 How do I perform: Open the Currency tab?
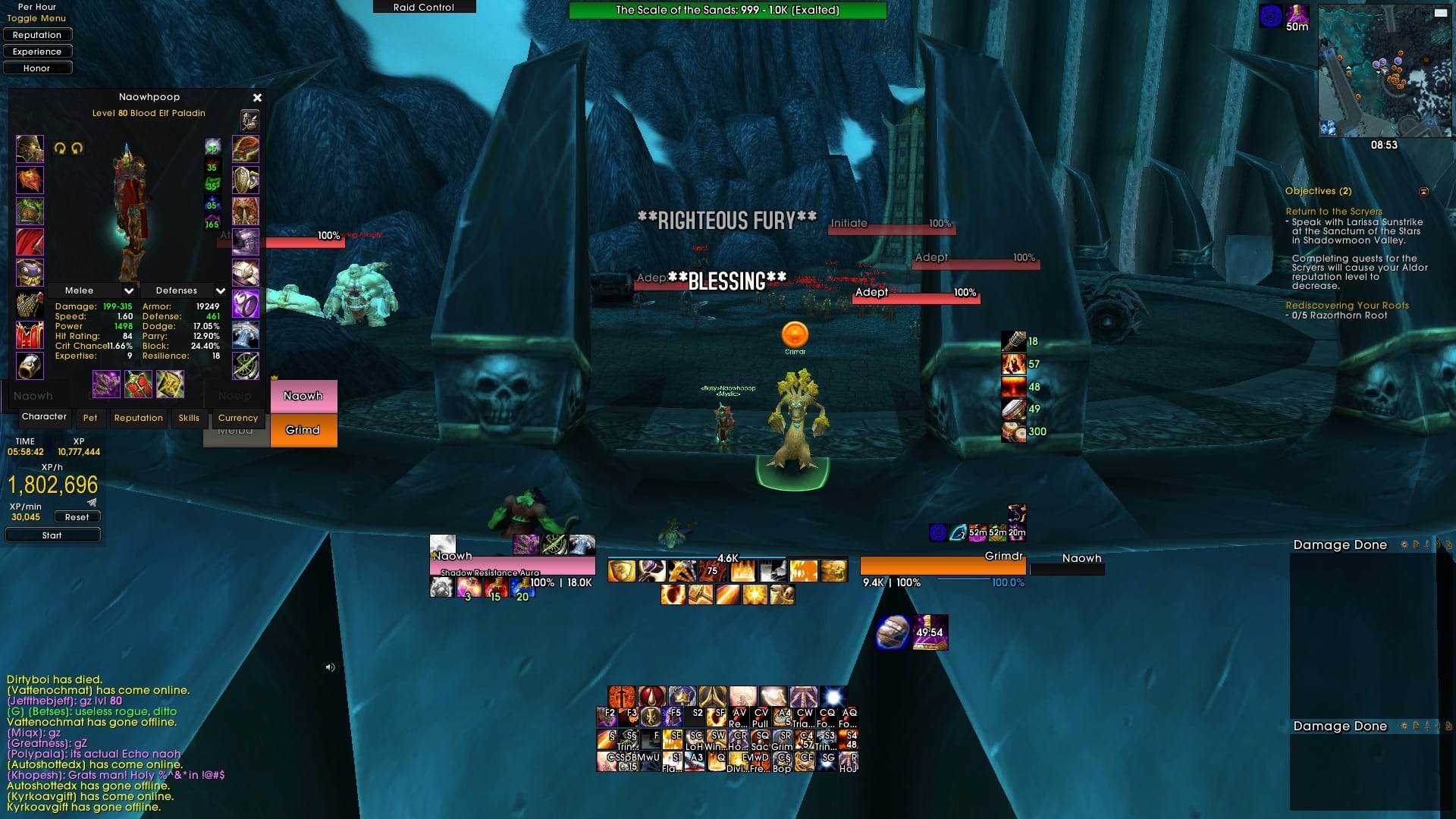[238, 418]
